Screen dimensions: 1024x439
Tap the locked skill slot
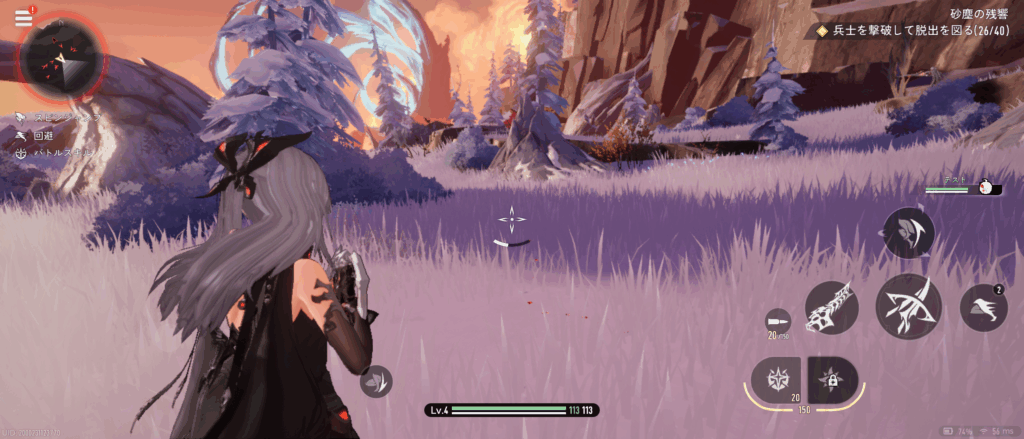pos(832,379)
